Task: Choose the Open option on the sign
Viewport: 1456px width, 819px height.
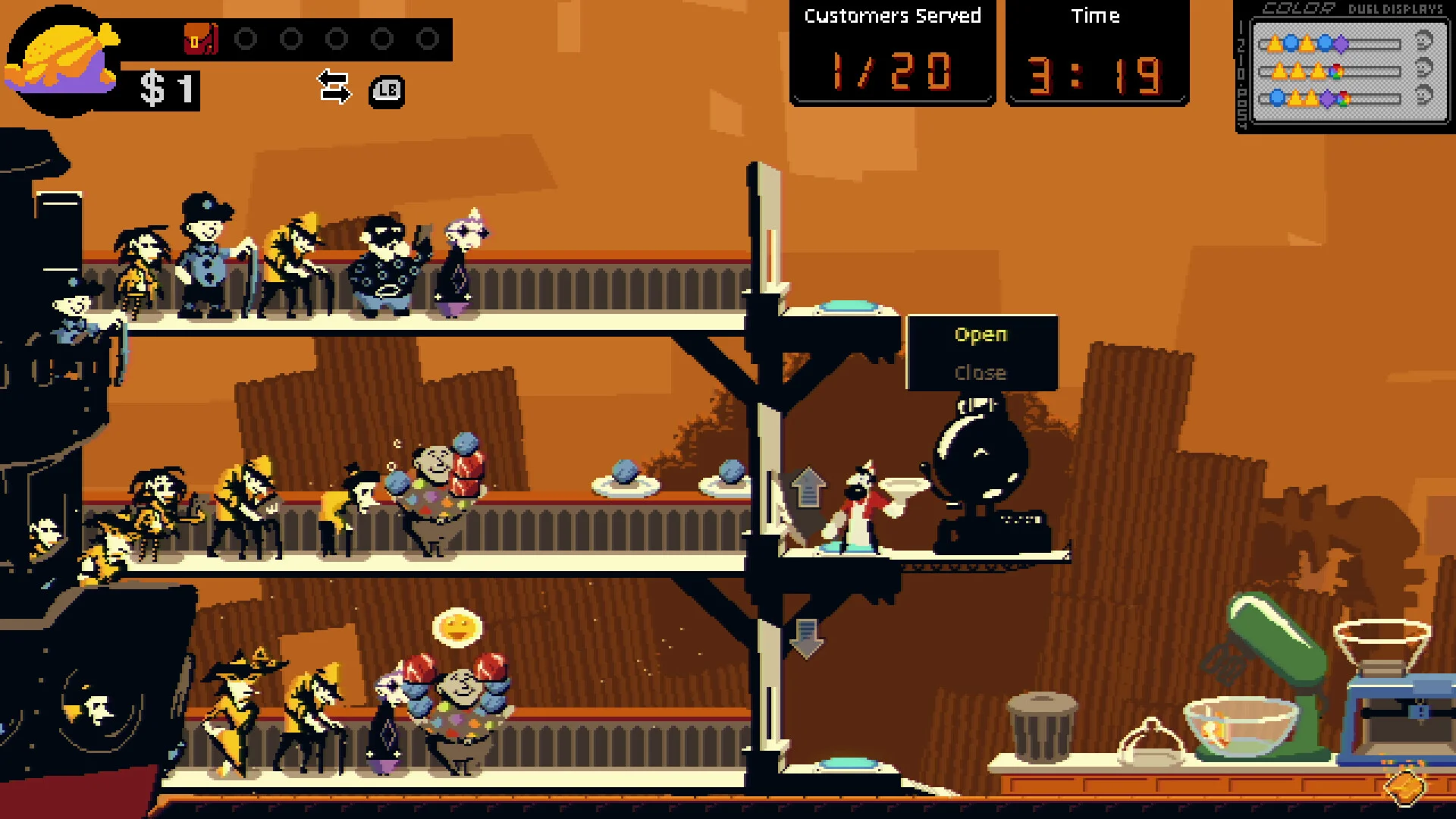Action: [981, 334]
